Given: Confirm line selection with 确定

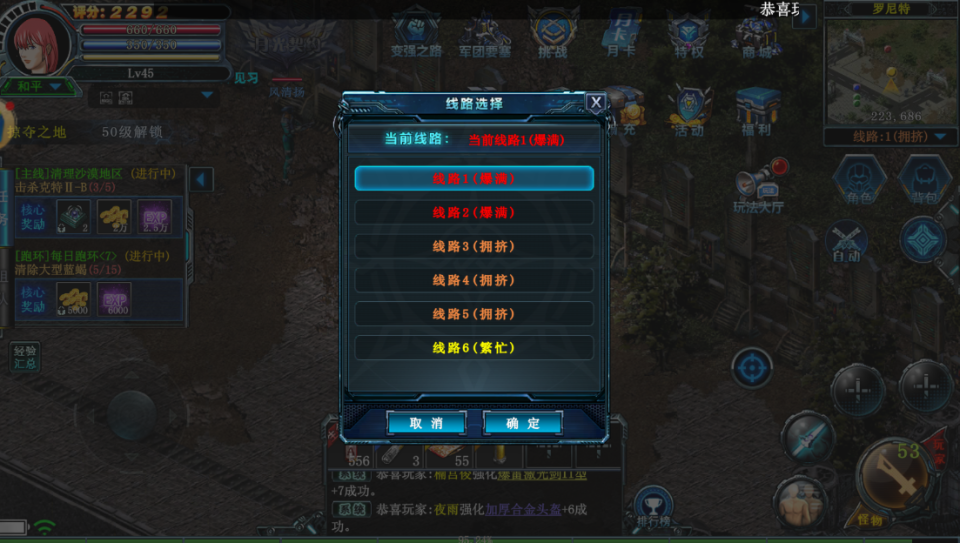Looking at the screenshot, I should click(x=522, y=423).
